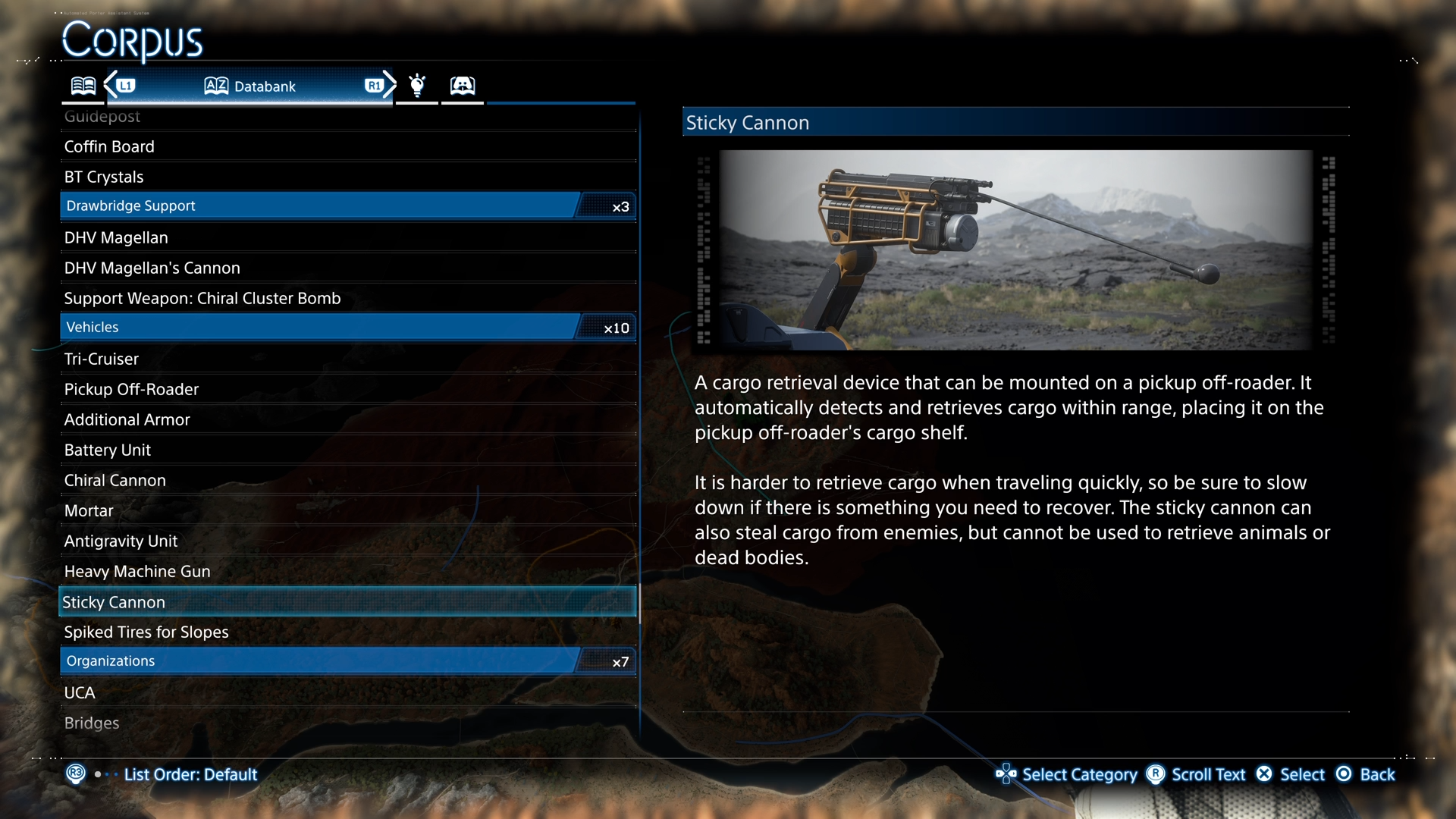Click the Sticky Cannon preview image
This screenshot has width=1456, height=819.
1015,249
